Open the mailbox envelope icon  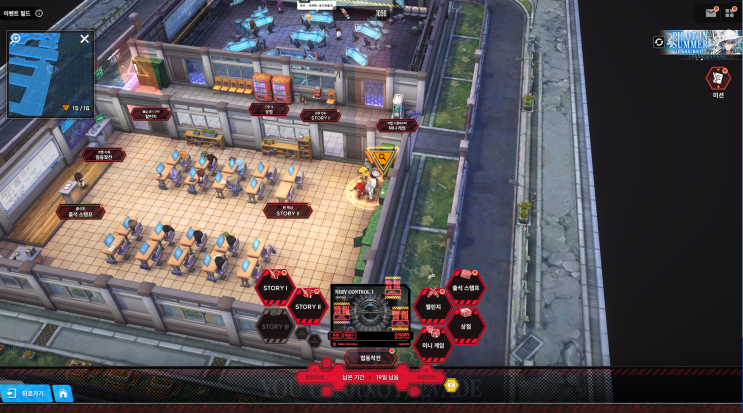(711, 13)
